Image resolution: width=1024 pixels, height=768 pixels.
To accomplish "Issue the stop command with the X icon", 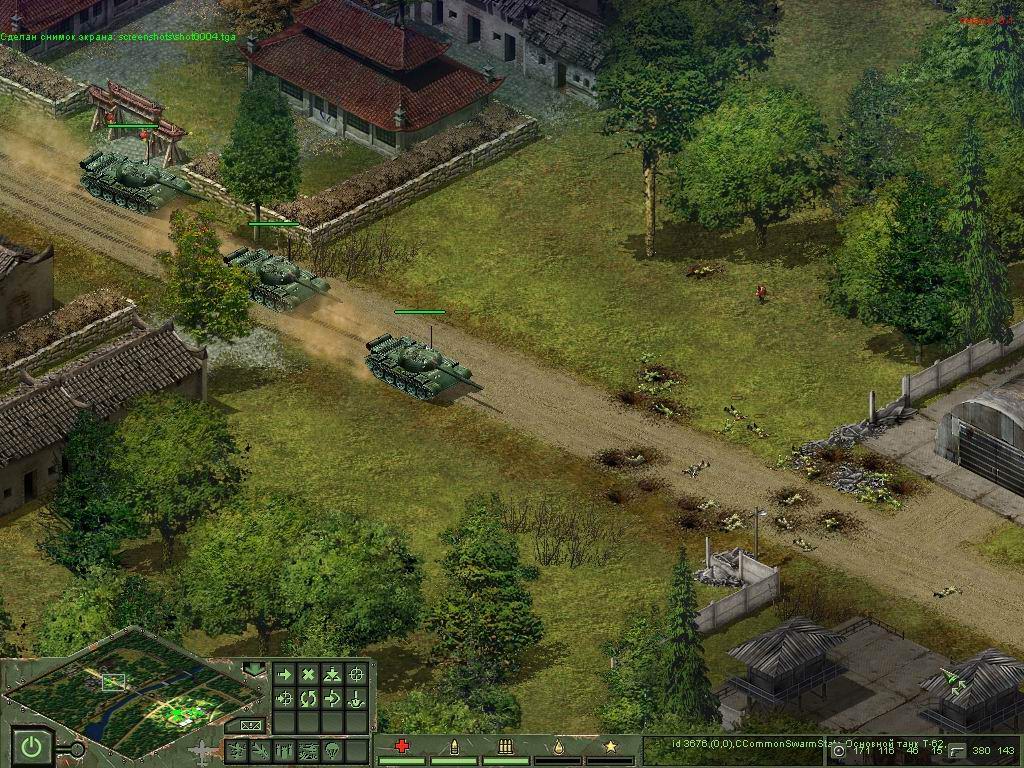I will tap(309, 675).
